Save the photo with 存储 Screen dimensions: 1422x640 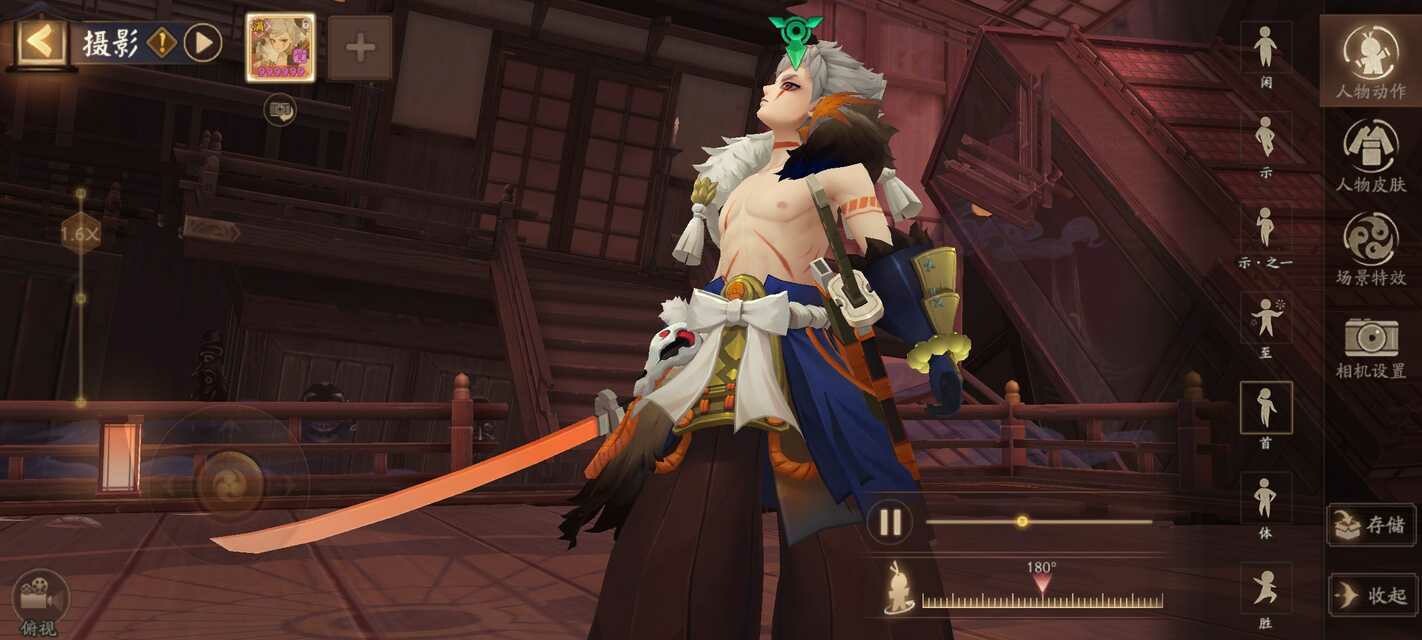pyautogui.click(x=1371, y=525)
